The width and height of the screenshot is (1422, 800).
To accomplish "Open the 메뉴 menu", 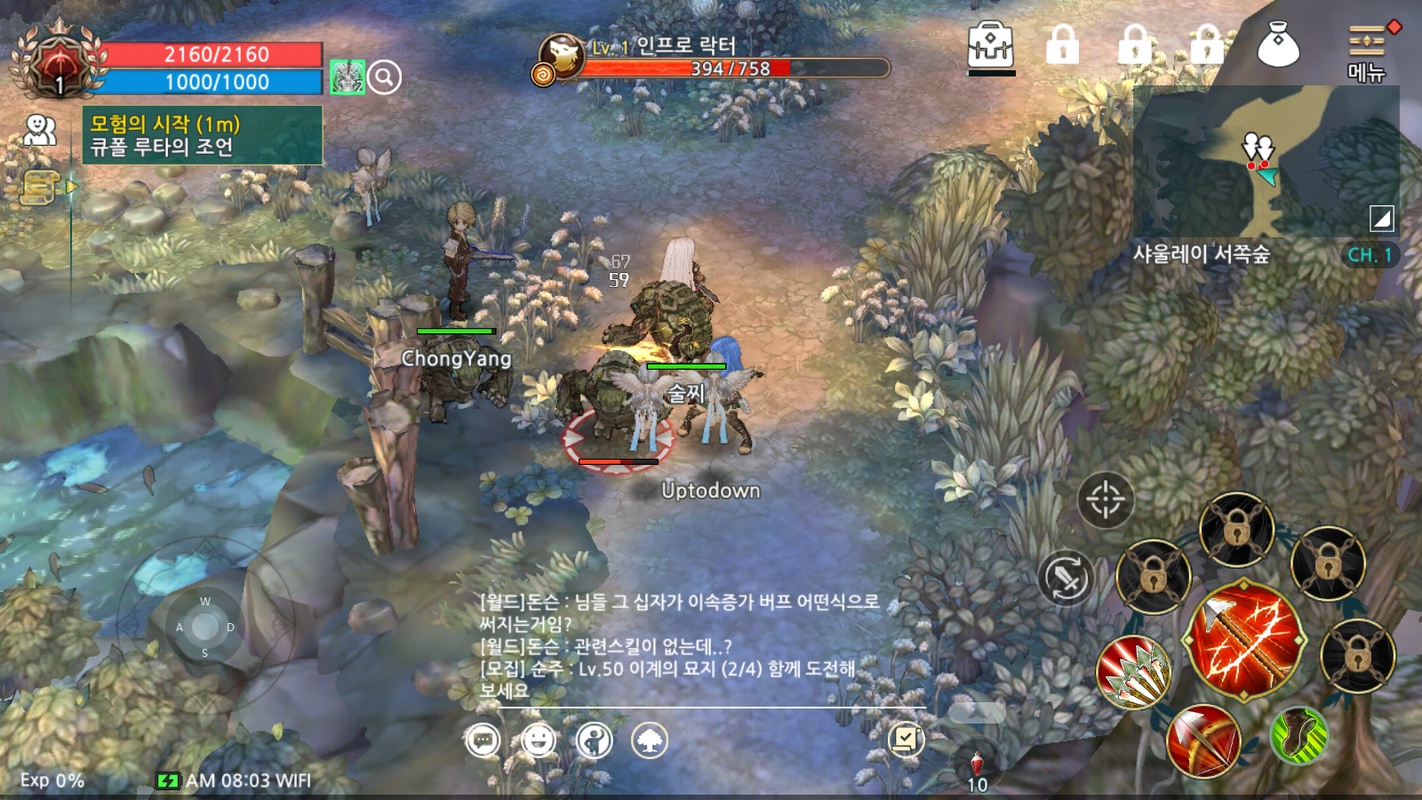I will click(1366, 50).
